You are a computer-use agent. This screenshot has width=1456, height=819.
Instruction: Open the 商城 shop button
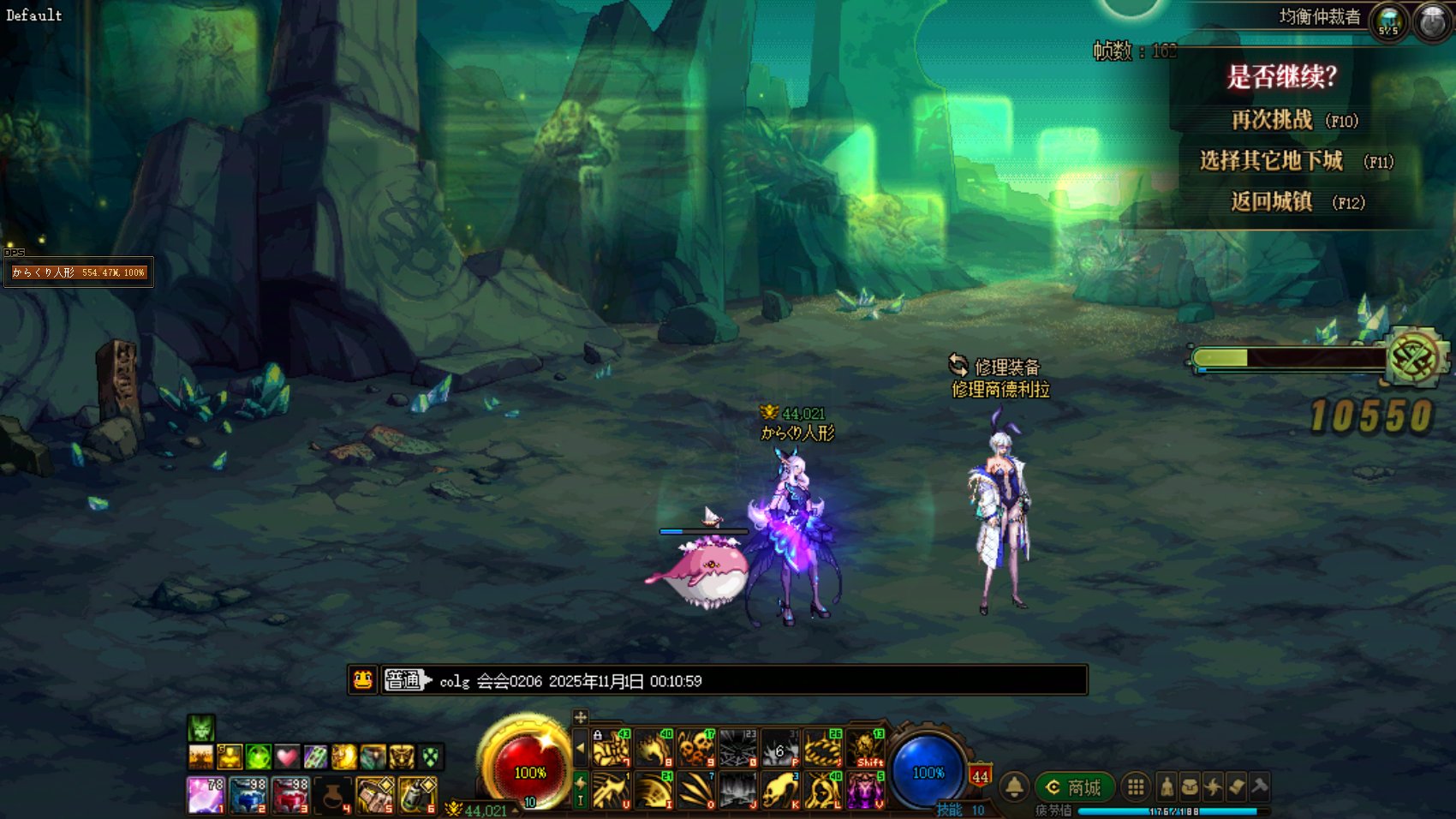tap(1074, 786)
